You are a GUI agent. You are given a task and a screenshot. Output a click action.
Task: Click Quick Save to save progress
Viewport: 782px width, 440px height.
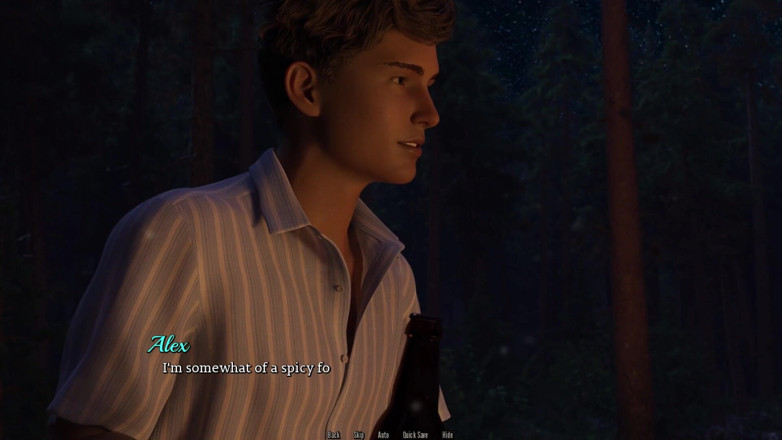point(415,435)
